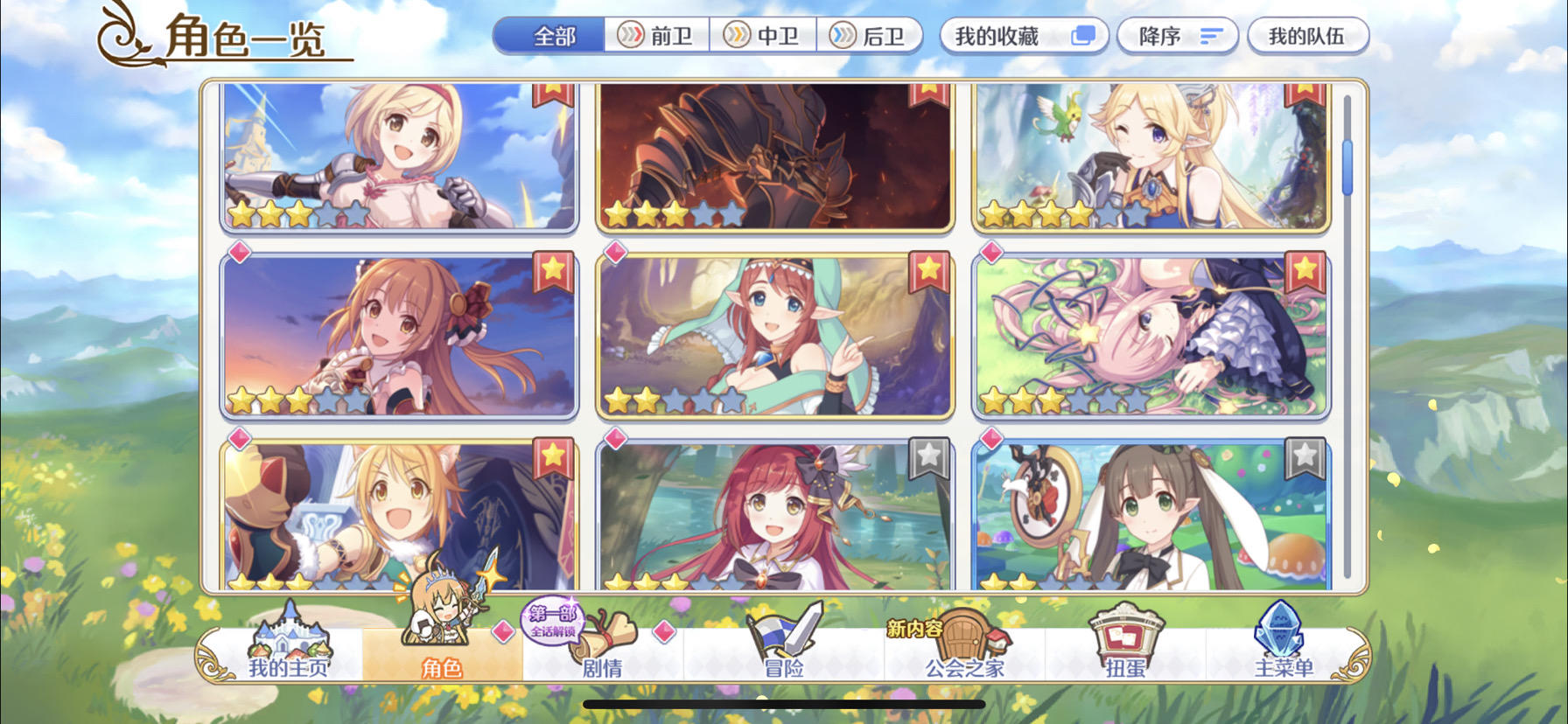This screenshot has width=1568, height=724.
Task: Expand the 降序 sort order options
Action: 1177,36
